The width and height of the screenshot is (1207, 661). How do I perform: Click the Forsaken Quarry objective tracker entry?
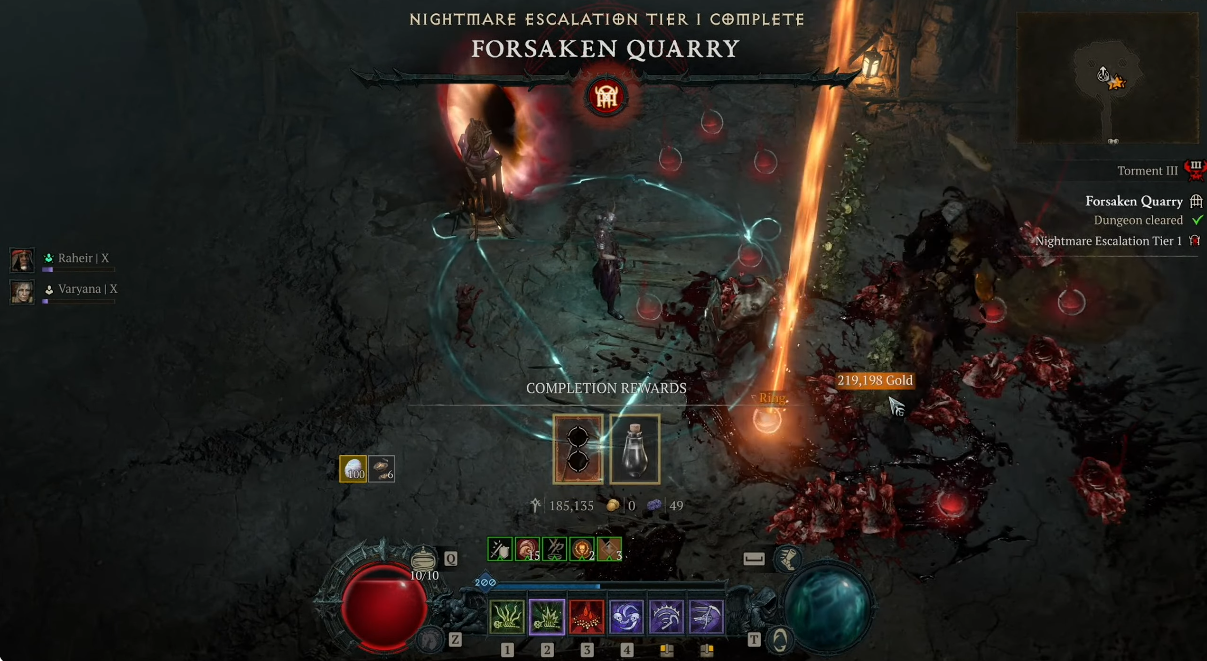coord(1134,201)
